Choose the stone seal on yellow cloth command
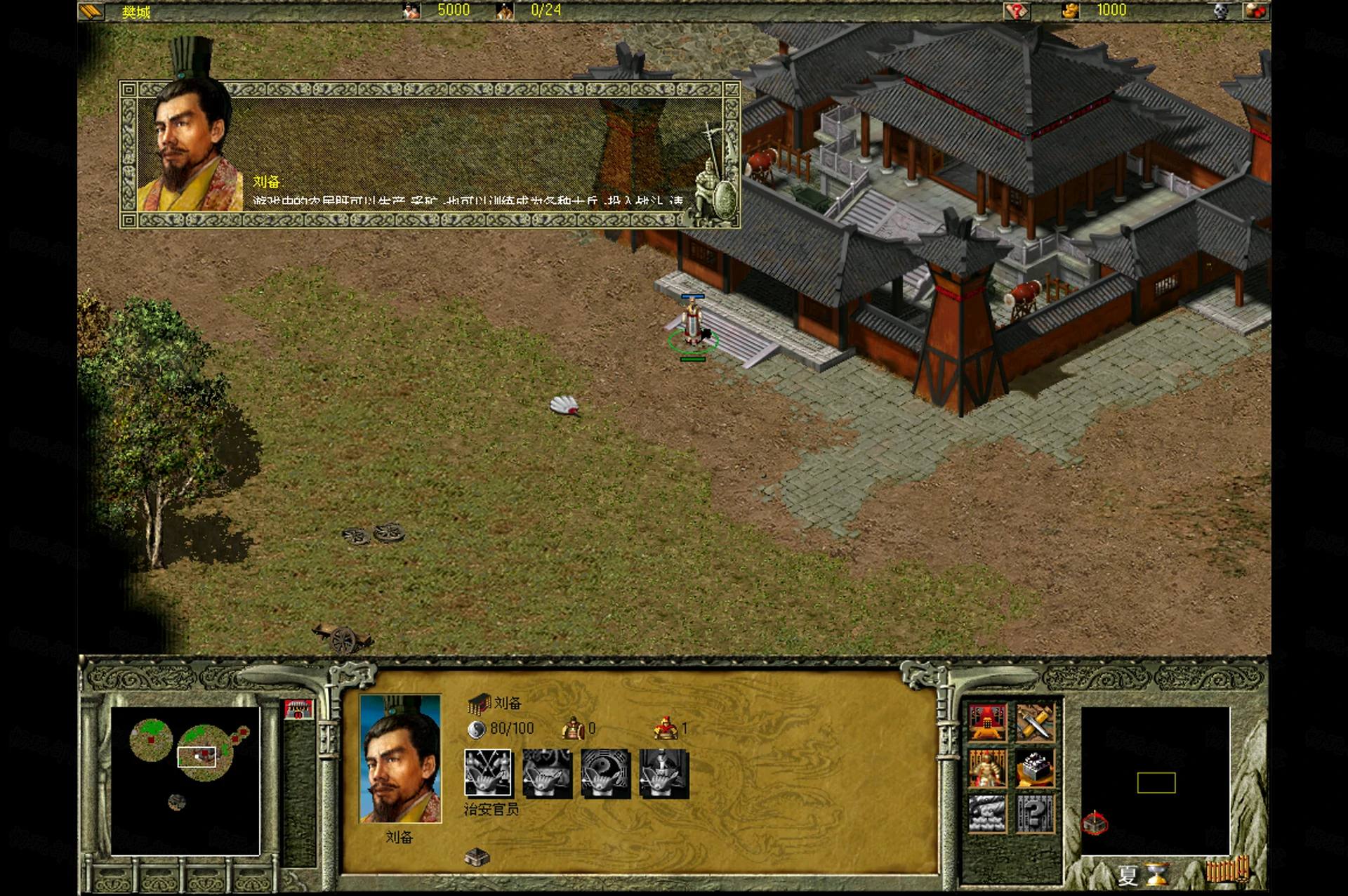1348x896 pixels. 1035,767
